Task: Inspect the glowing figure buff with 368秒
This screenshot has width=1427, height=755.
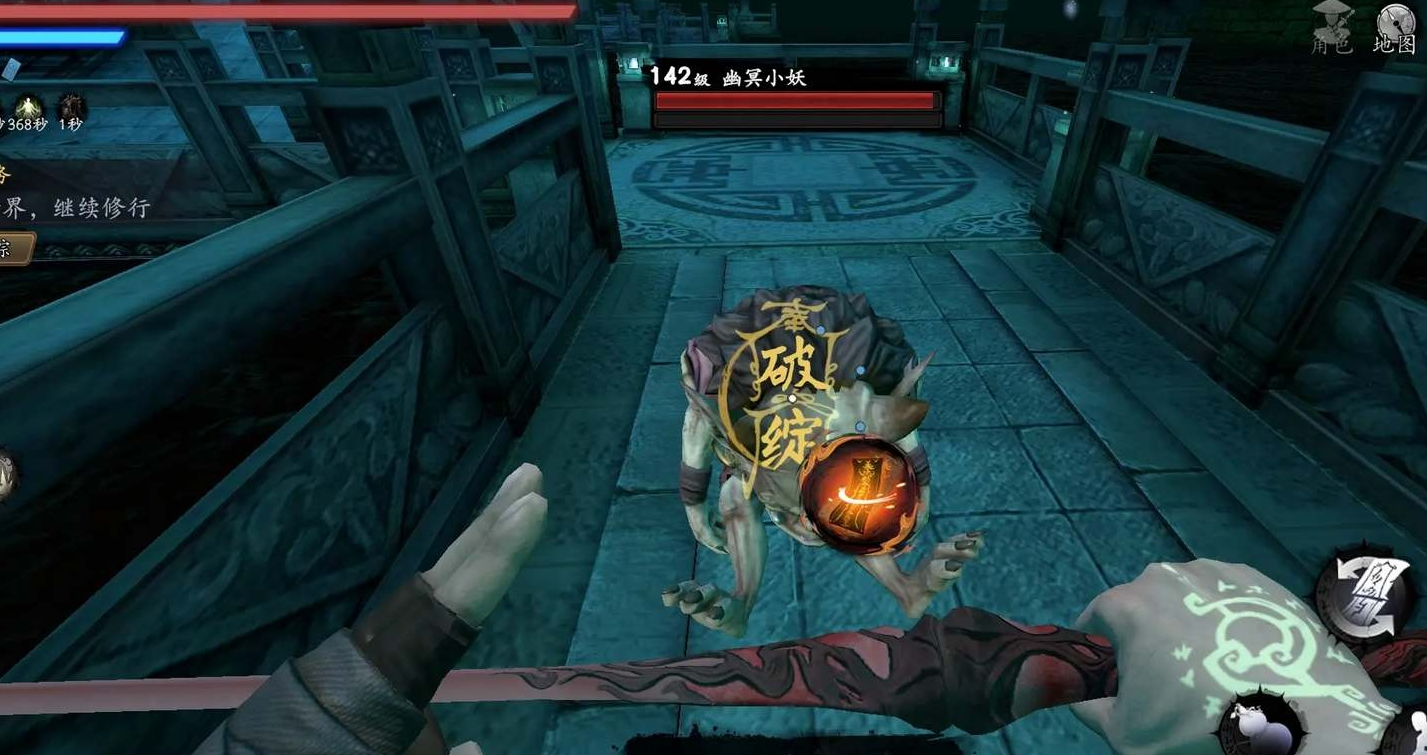Action: (x=27, y=106)
